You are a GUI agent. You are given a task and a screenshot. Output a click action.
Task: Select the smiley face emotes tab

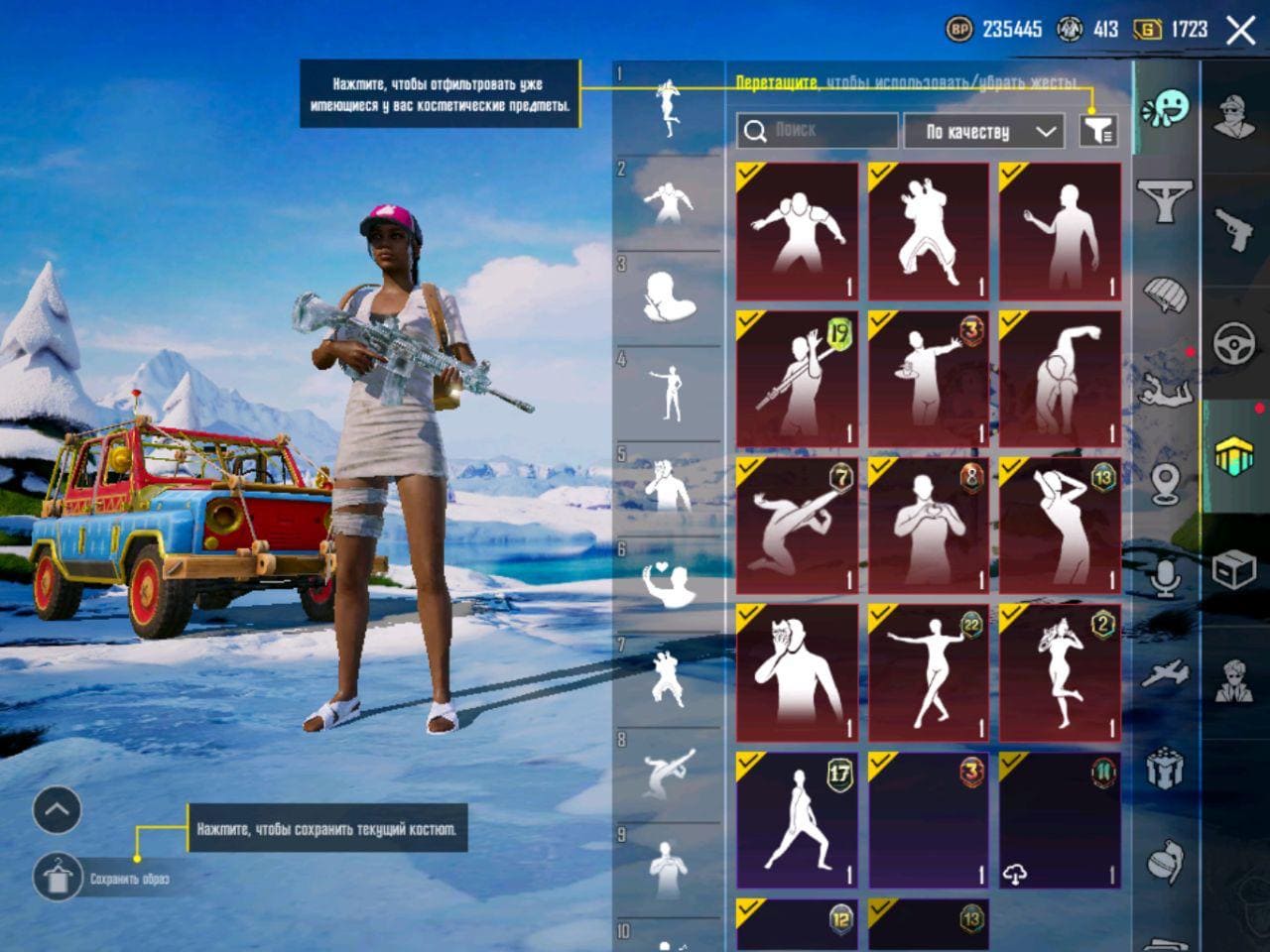1166,107
